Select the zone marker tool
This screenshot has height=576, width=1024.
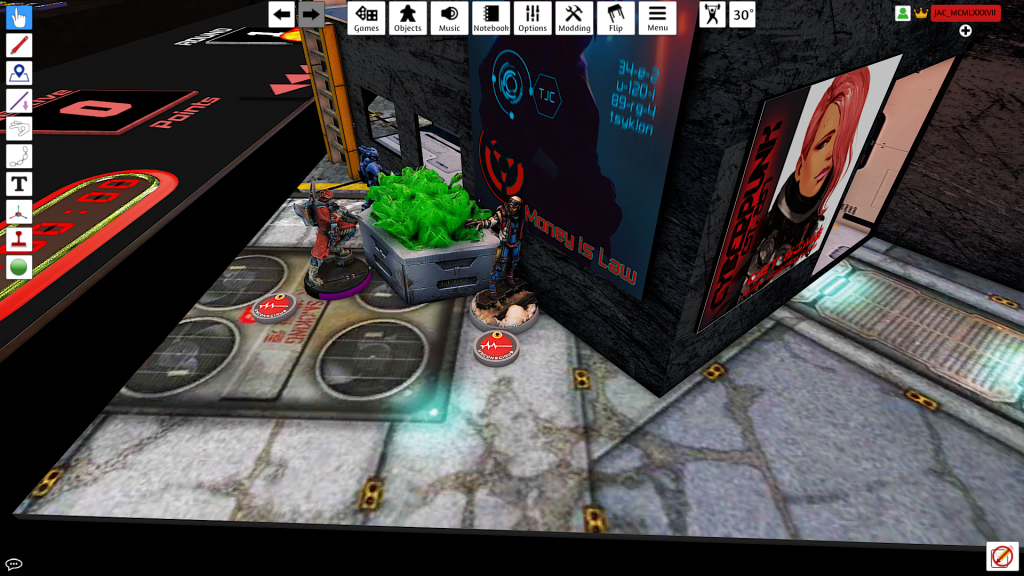[x=19, y=73]
